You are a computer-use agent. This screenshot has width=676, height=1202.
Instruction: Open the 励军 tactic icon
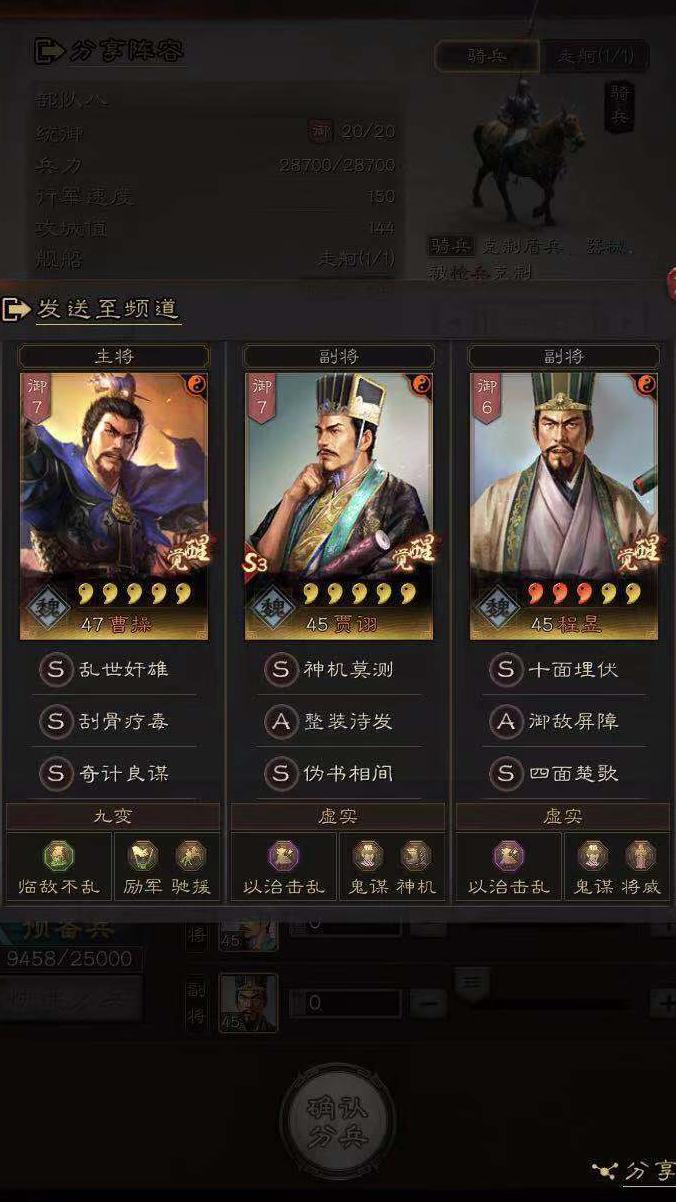click(x=143, y=857)
